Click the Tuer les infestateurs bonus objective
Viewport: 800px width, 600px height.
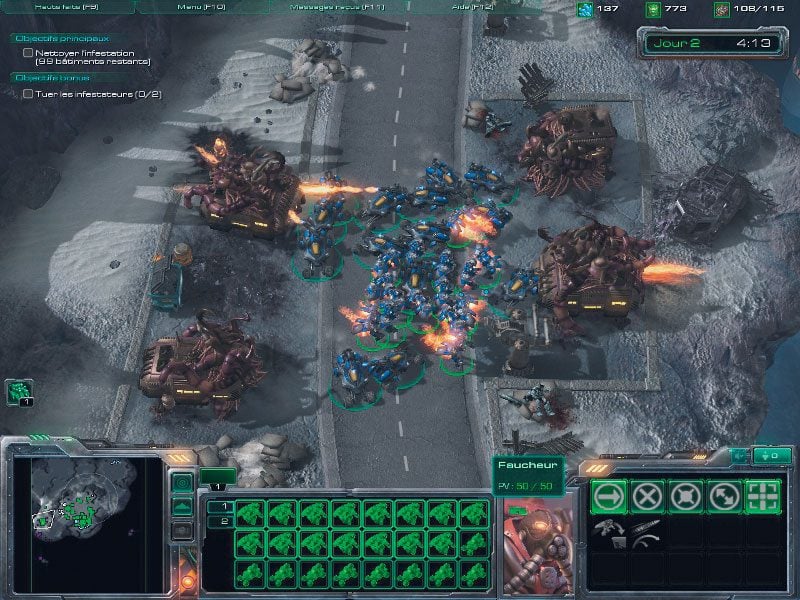[x=90, y=94]
